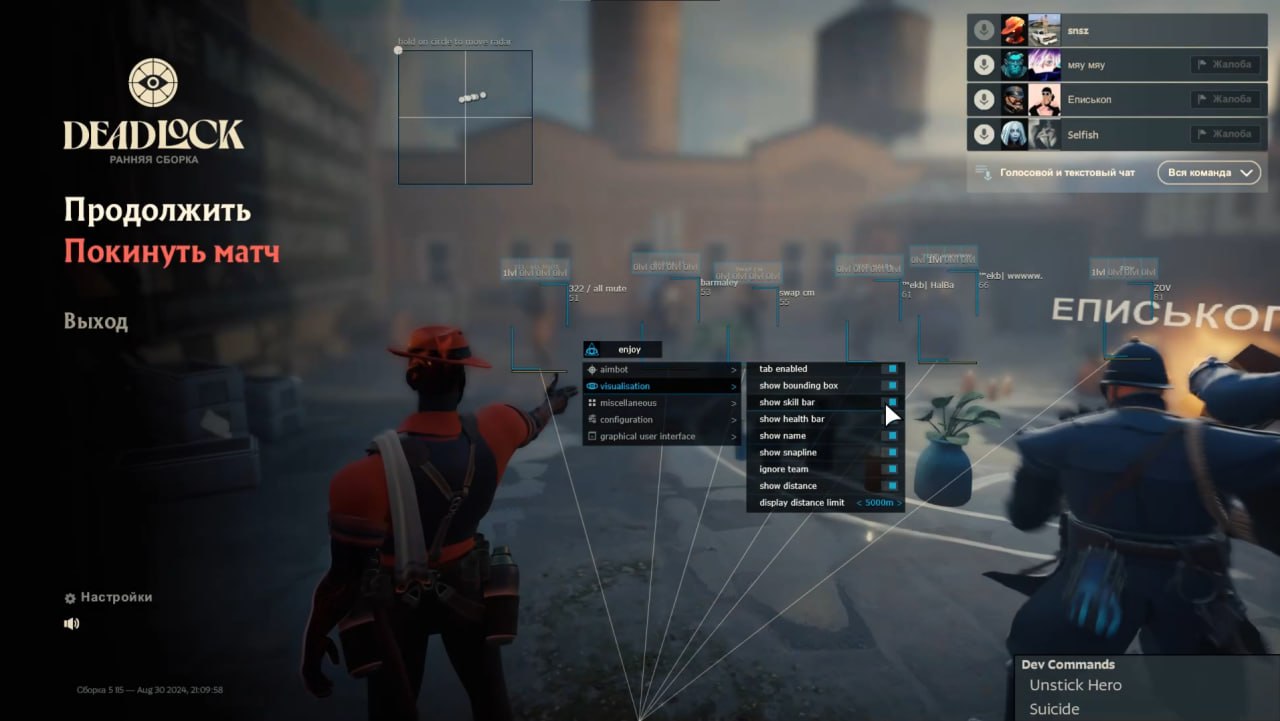Click the miscellaneous grid icon
This screenshot has width=1280, height=721.
pyautogui.click(x=591, y=402)
